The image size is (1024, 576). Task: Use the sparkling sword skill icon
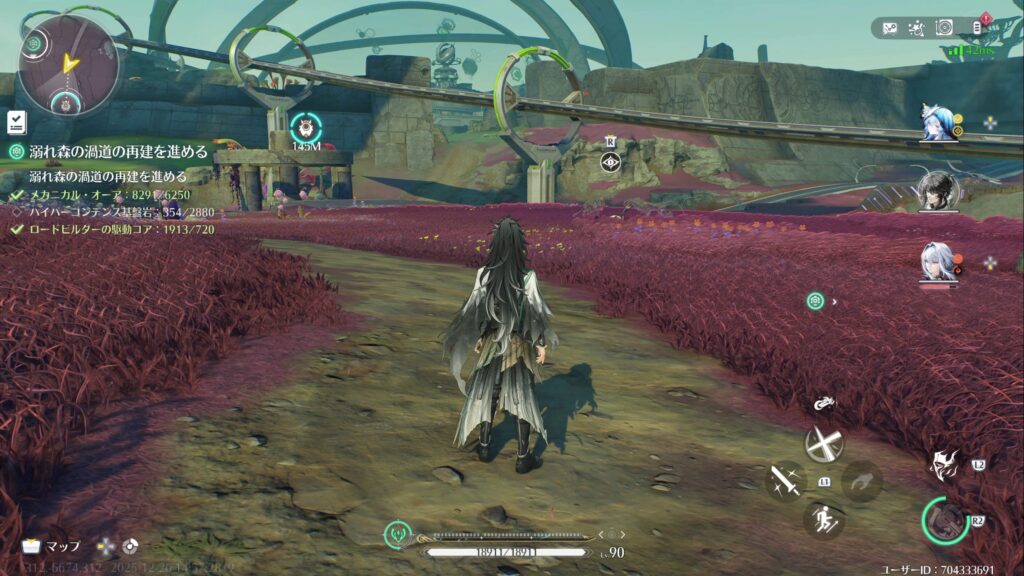point(785,480)
